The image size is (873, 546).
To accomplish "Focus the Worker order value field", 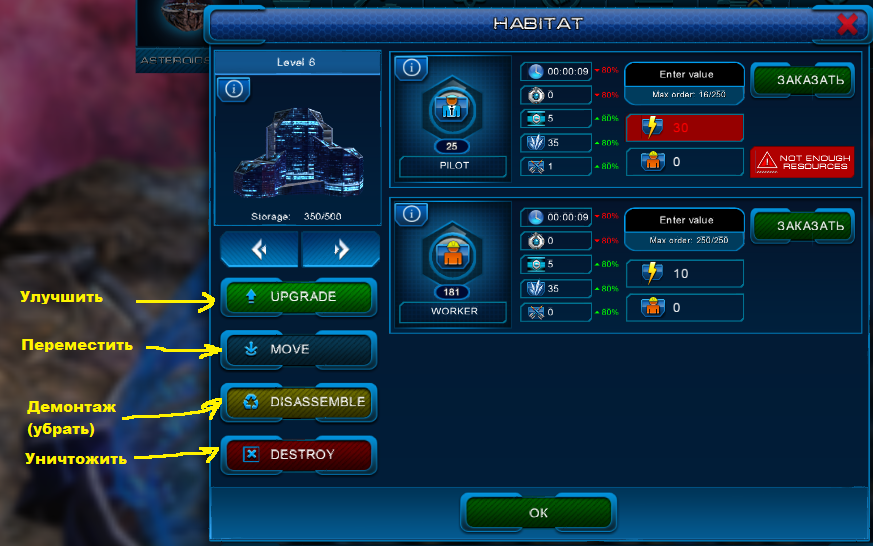I will 685,221.
